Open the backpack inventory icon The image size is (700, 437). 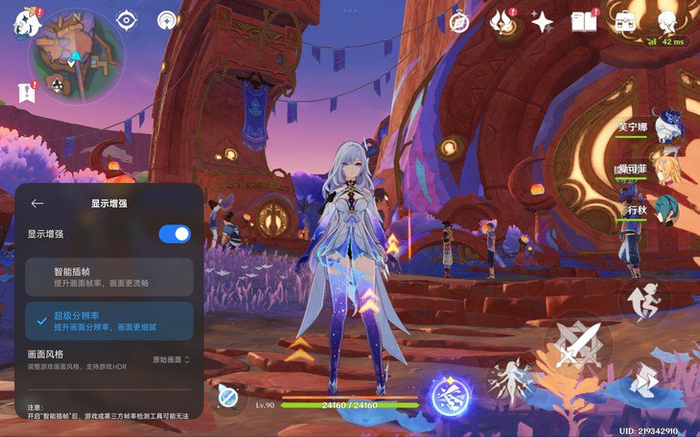click(625, 22)
